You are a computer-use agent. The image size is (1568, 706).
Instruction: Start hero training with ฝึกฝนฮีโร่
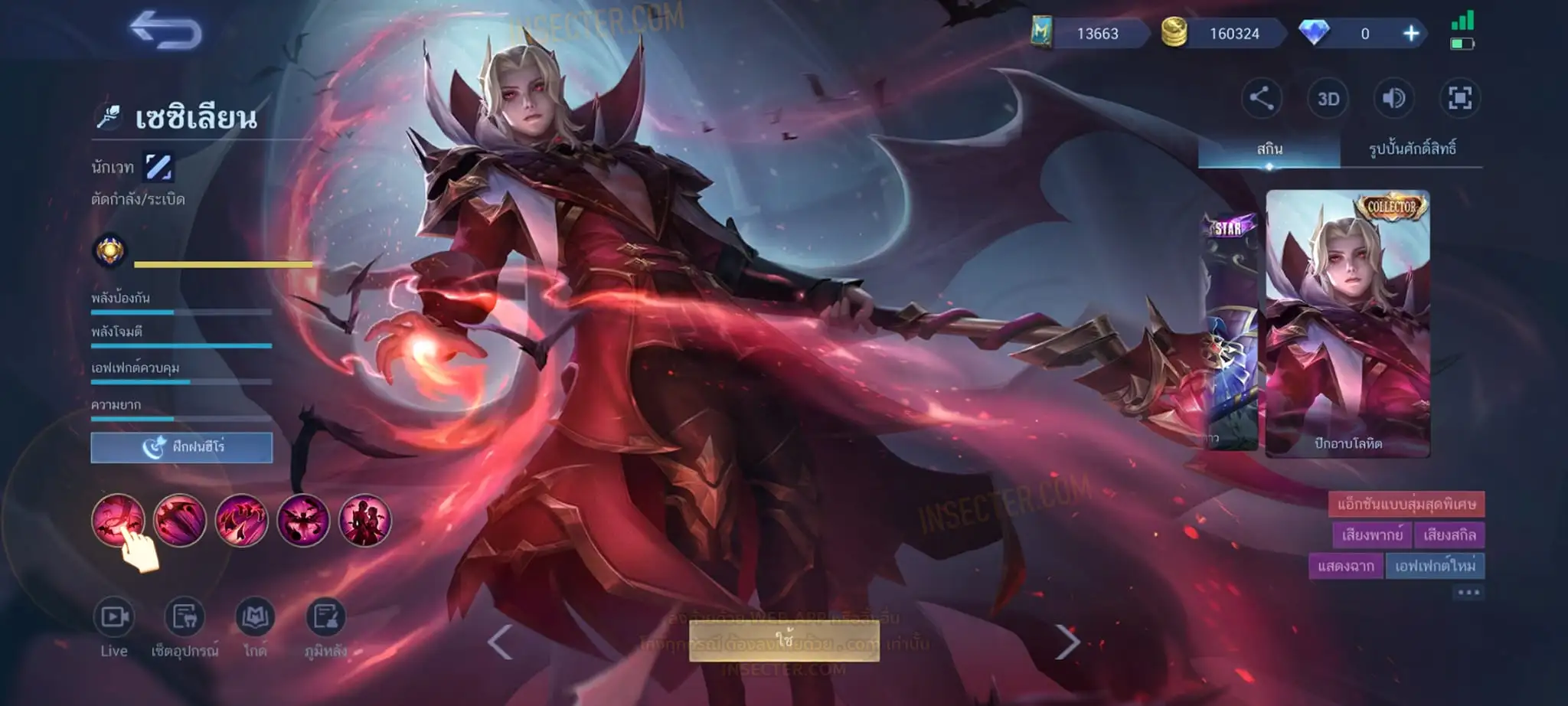(x=181, y=447)
